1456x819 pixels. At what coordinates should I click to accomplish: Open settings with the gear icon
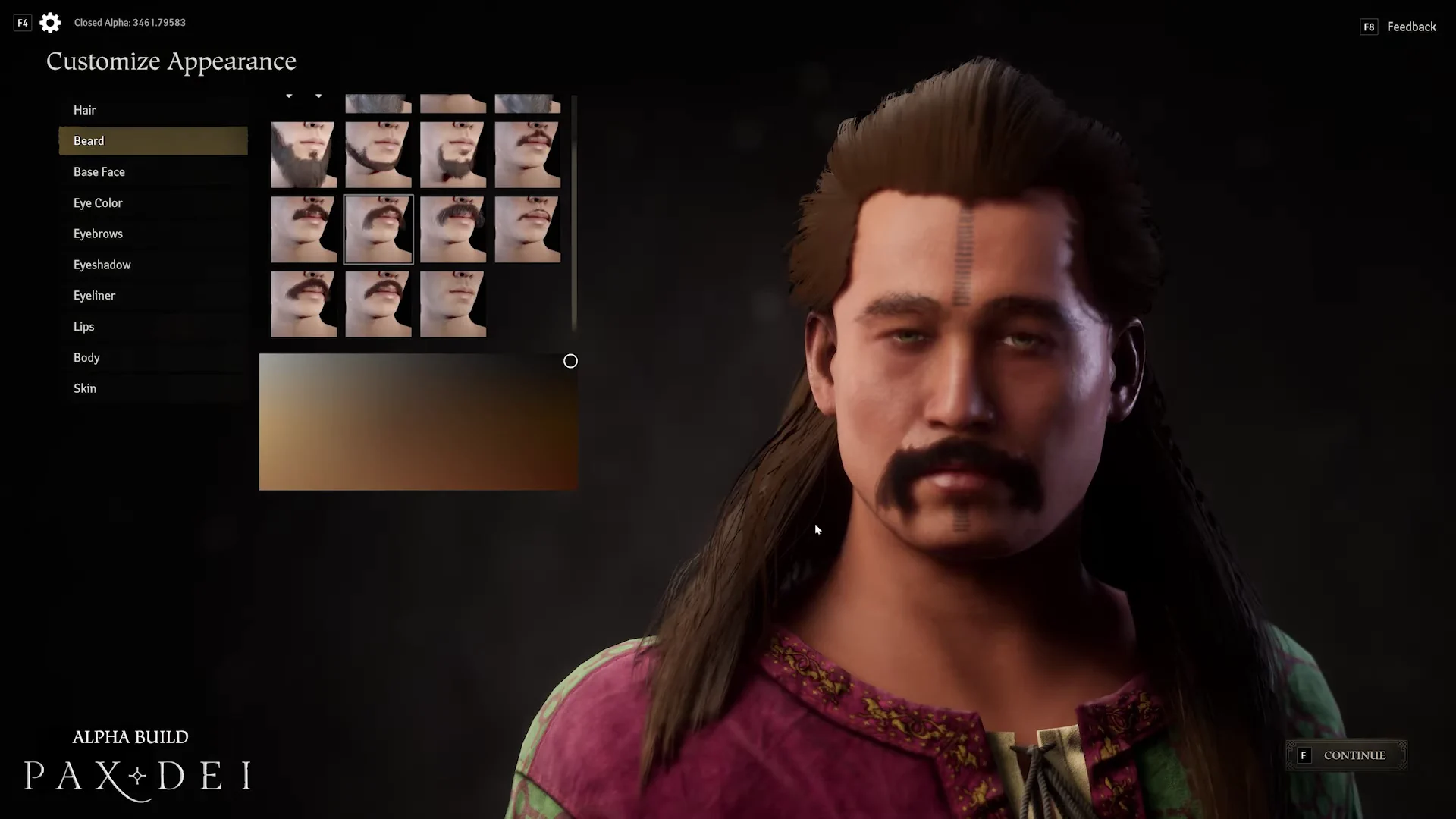coord(50,23)
